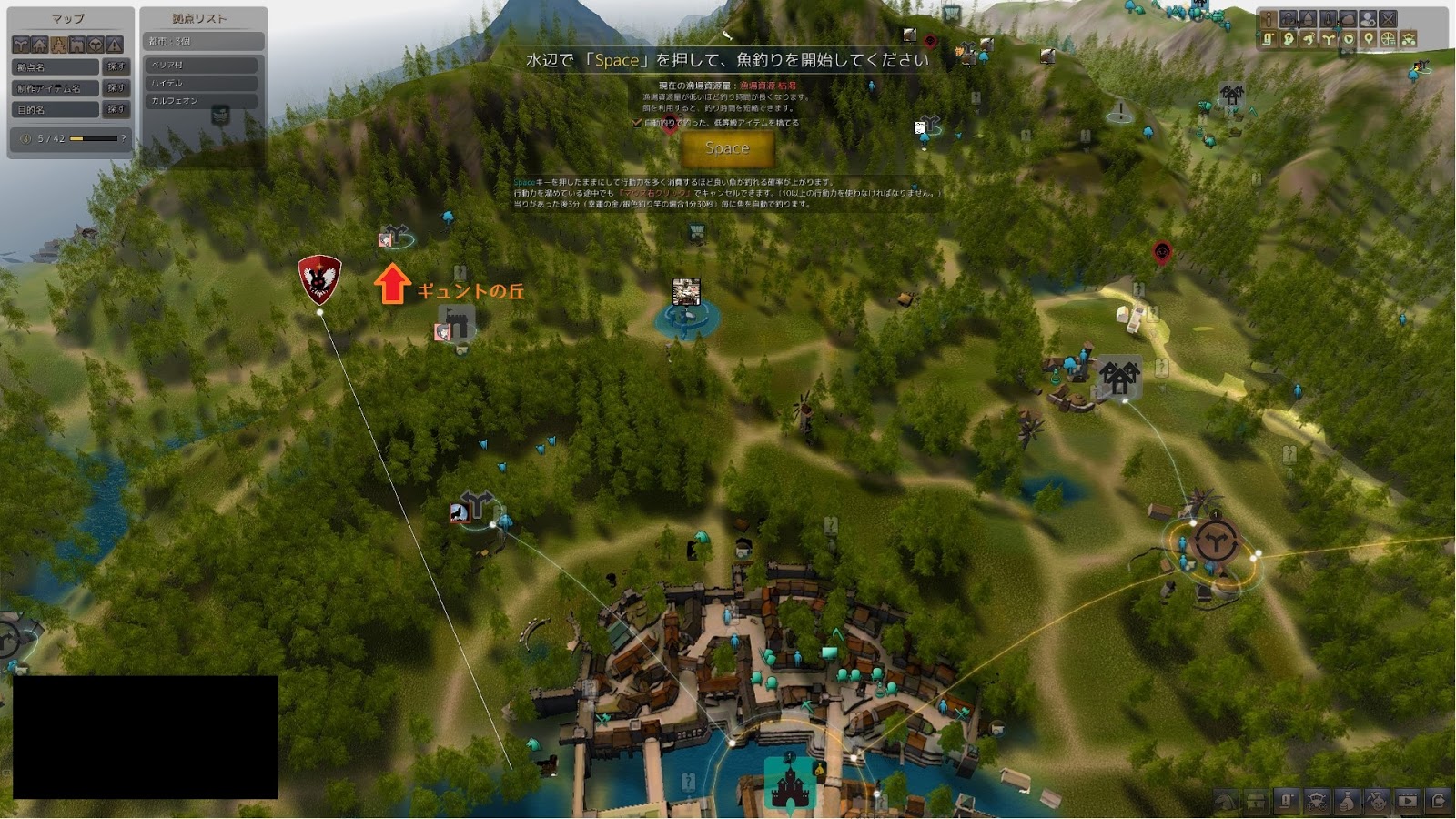Focus the 拠点名 search field
The image size is (1456, 819).
tap(56, 67)
